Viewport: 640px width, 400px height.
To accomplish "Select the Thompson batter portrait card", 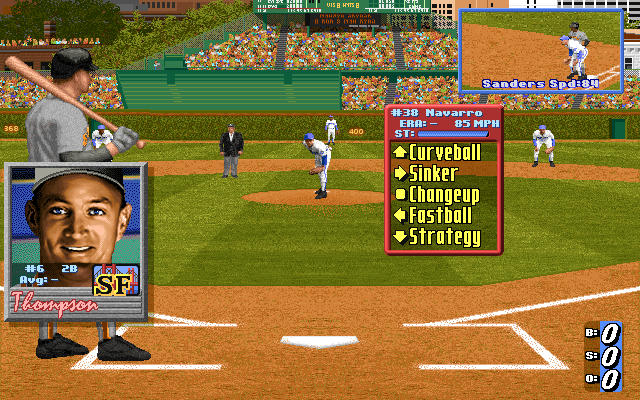I will point(76,241).
